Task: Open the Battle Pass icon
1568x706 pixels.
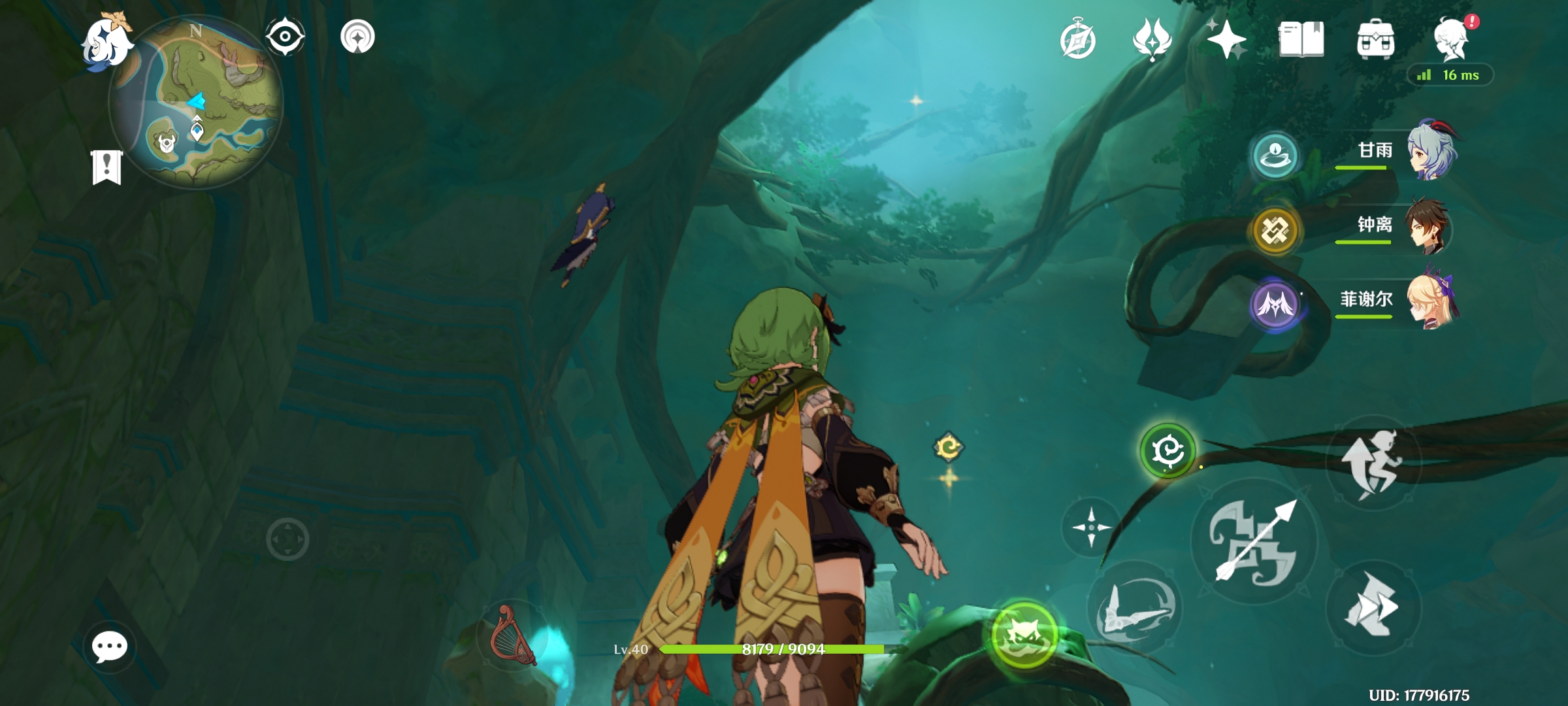Action: pos(1152,39)
